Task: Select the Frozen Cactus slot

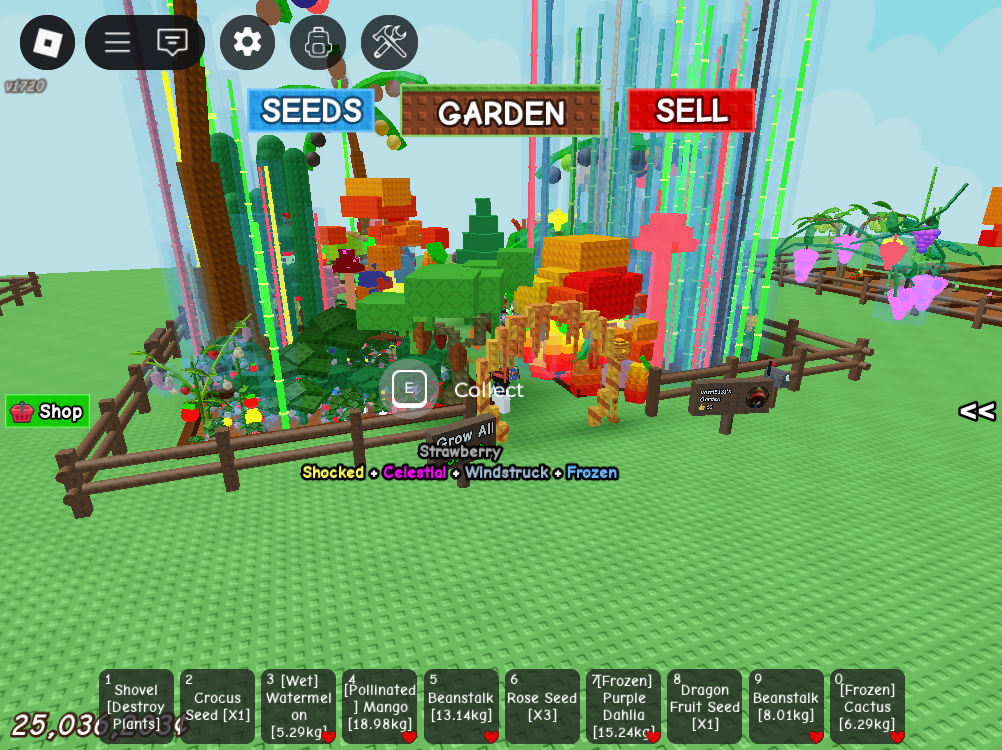Action: (867, 706)
